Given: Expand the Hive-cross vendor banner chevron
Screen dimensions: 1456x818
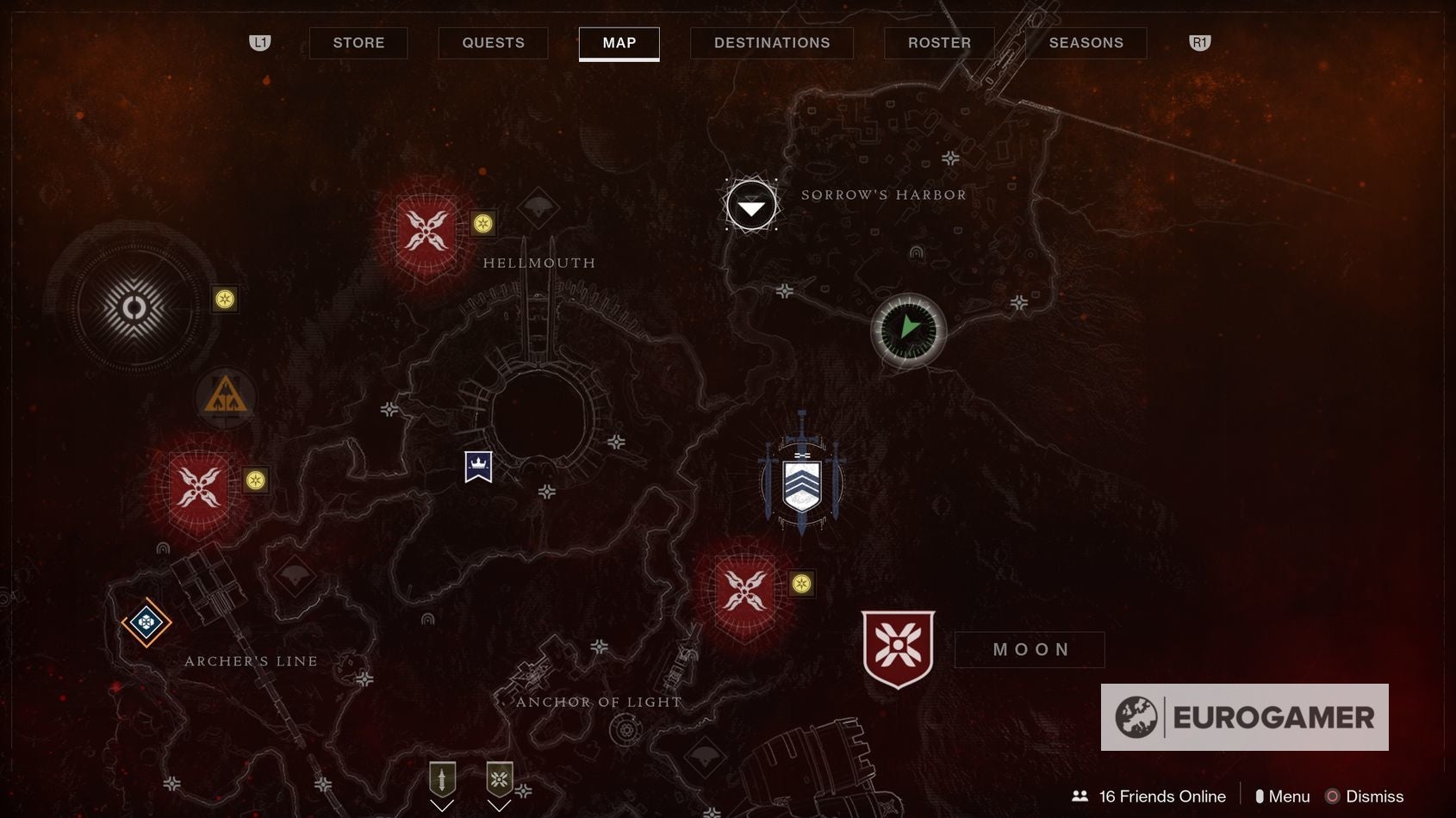Looking at the screenshot, I should [x=498, y=806].
